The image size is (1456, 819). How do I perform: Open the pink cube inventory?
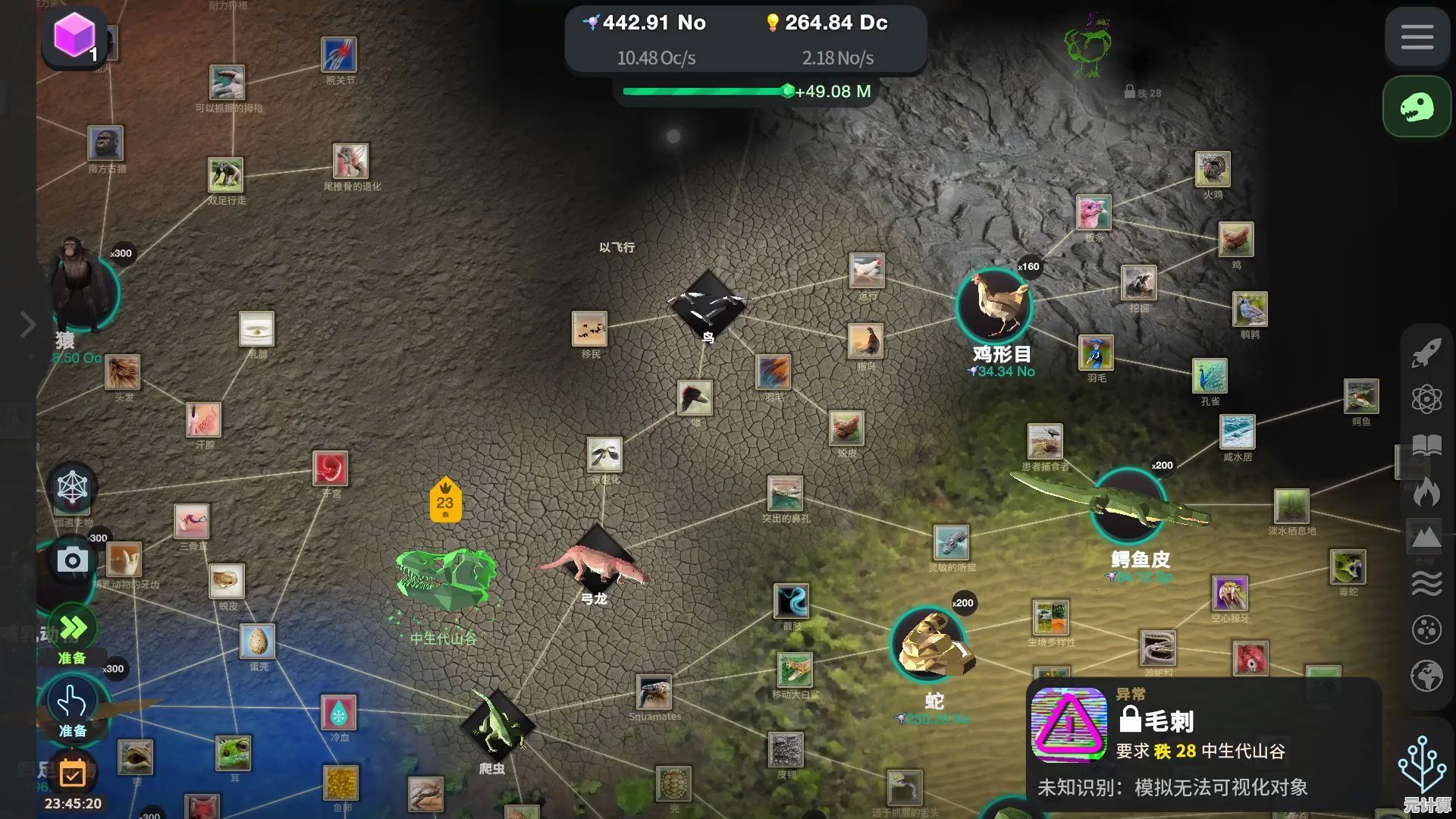click(x=74, y=36)
